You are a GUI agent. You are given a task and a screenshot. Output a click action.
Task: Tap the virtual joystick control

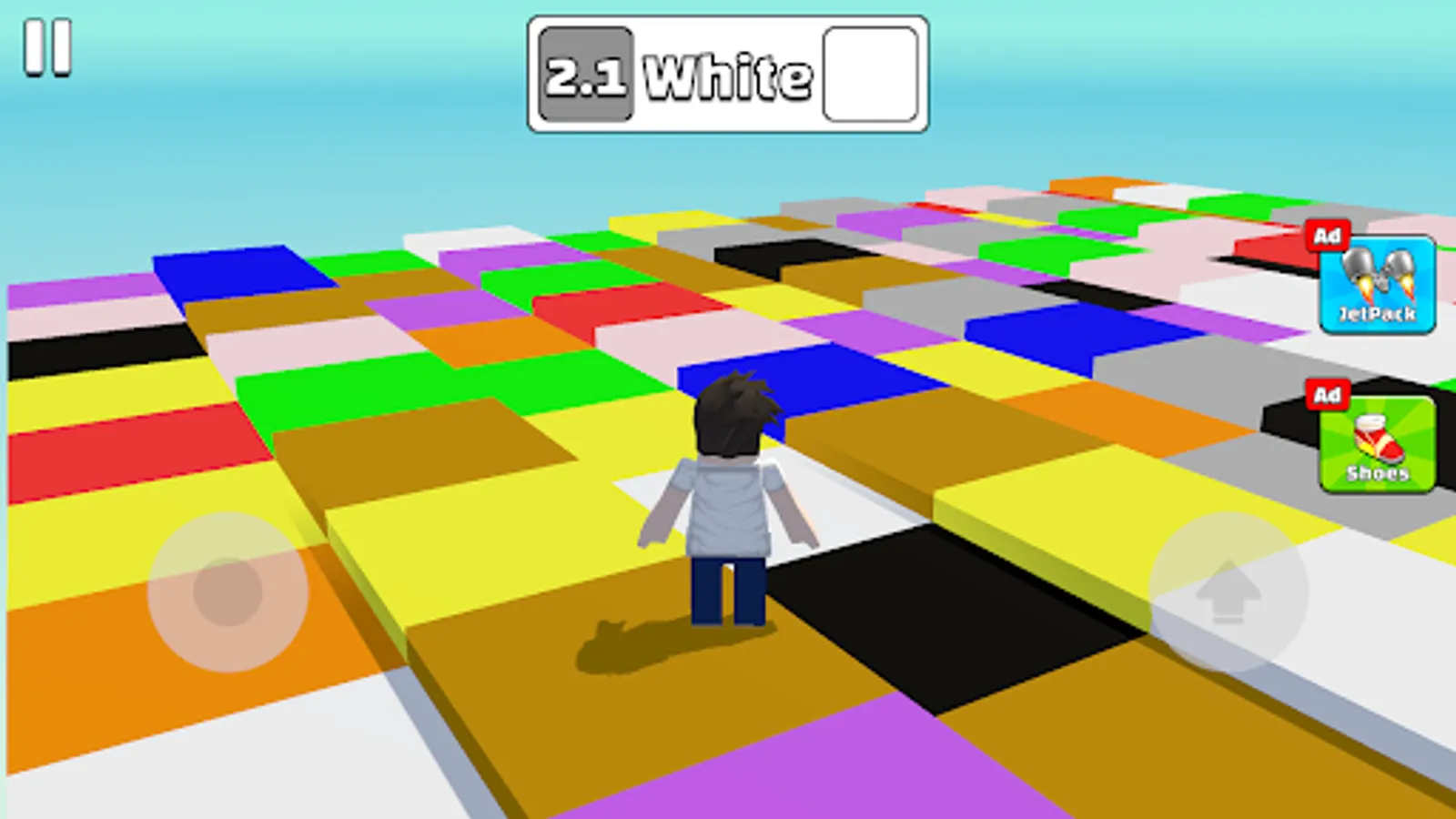point(226,593)
